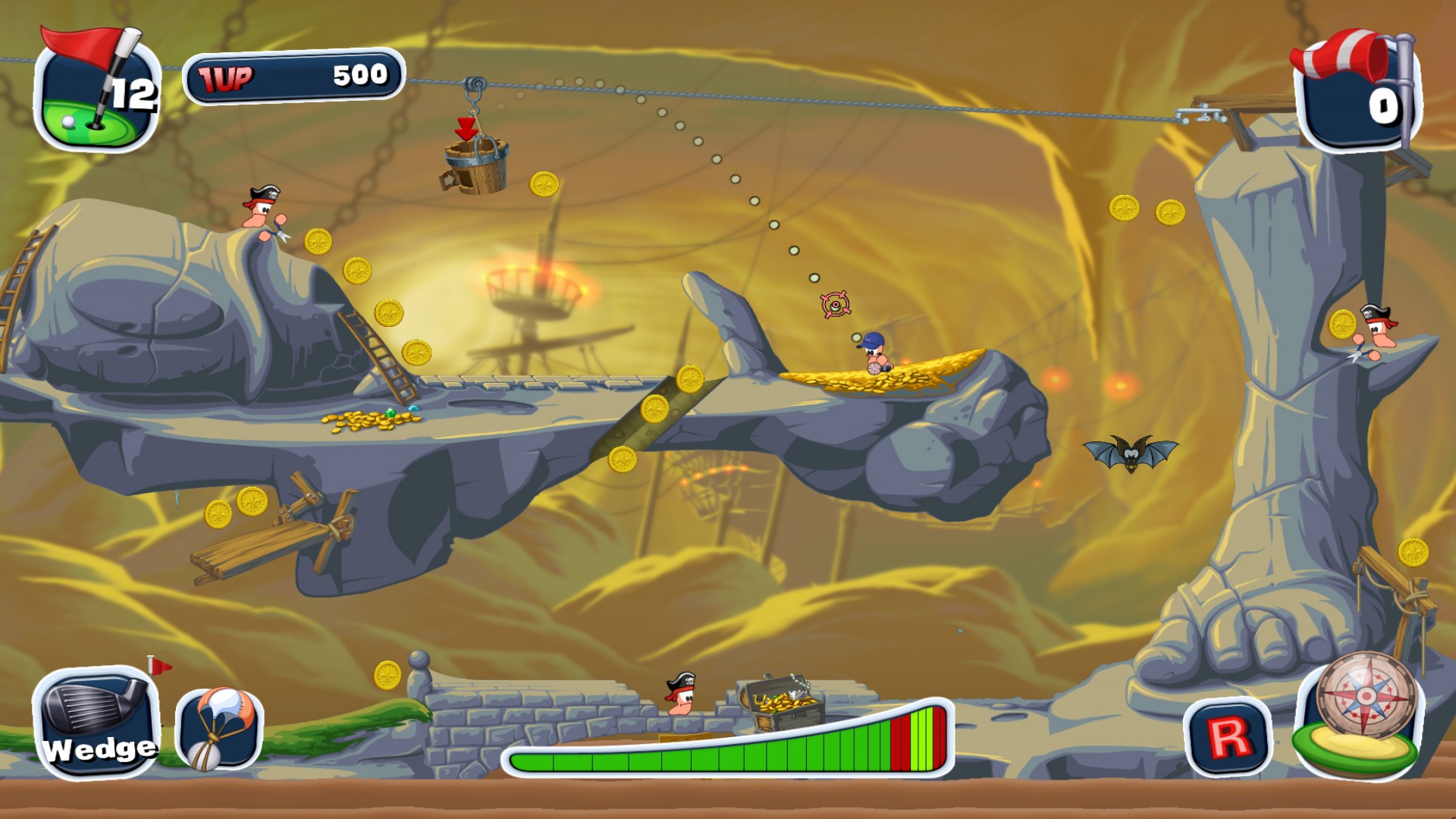Select the 1UP score panel
This screenshot has height=819, width=1456.
296,74
